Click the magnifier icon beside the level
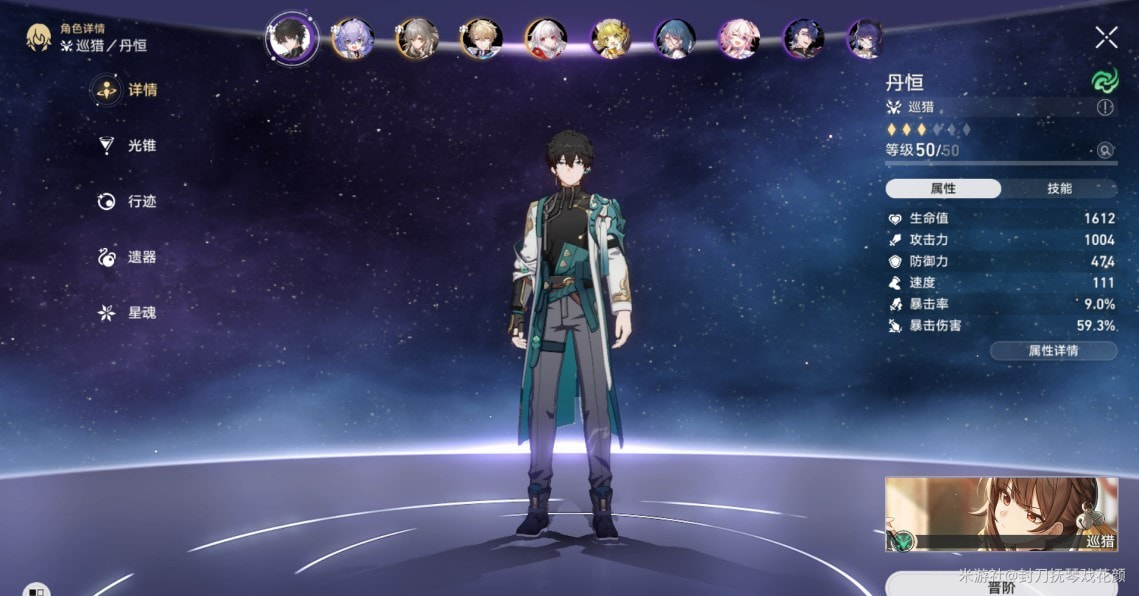Viewport: 1139px width, 596px height. click(x=1105, y=150)
